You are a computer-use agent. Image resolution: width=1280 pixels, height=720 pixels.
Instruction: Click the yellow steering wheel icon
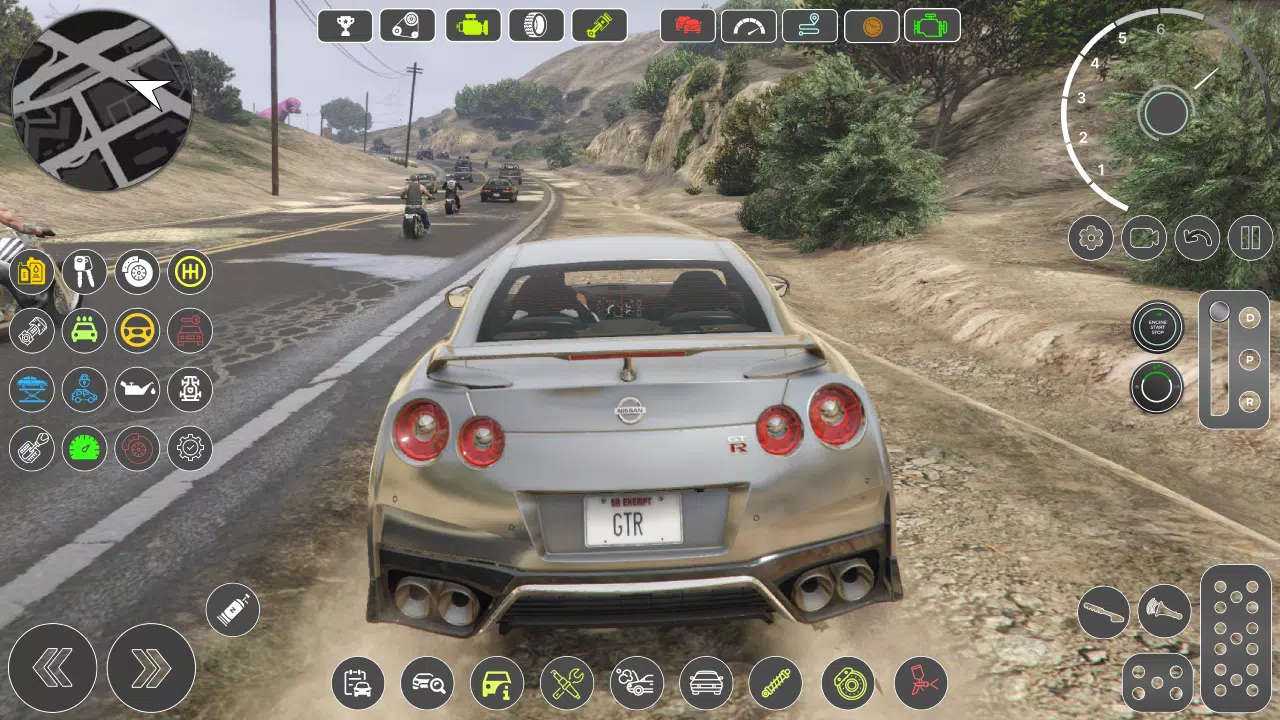click(x=137, y=331)
